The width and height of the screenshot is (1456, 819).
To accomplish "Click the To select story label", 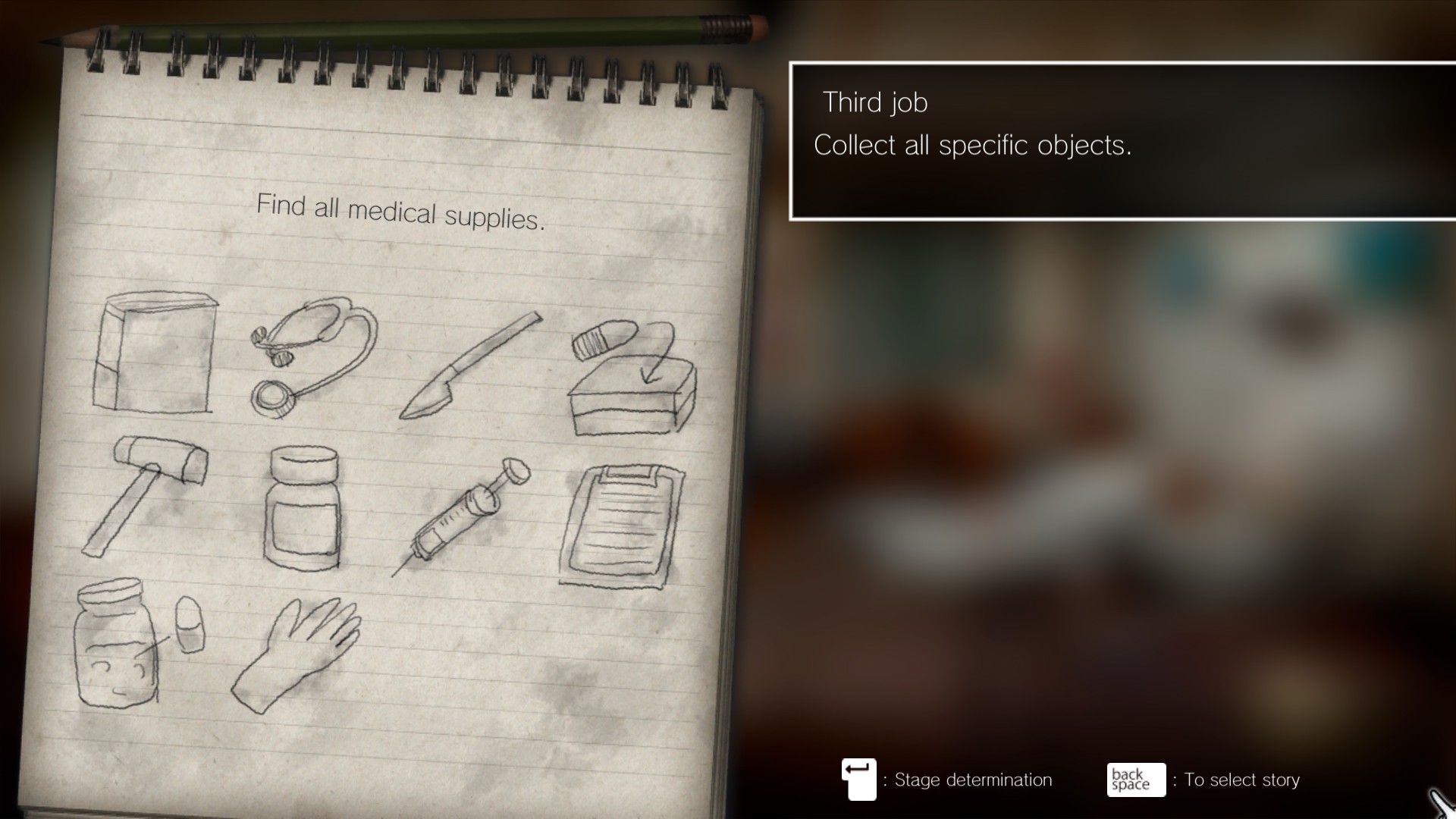I will [x=1241, y=780].
